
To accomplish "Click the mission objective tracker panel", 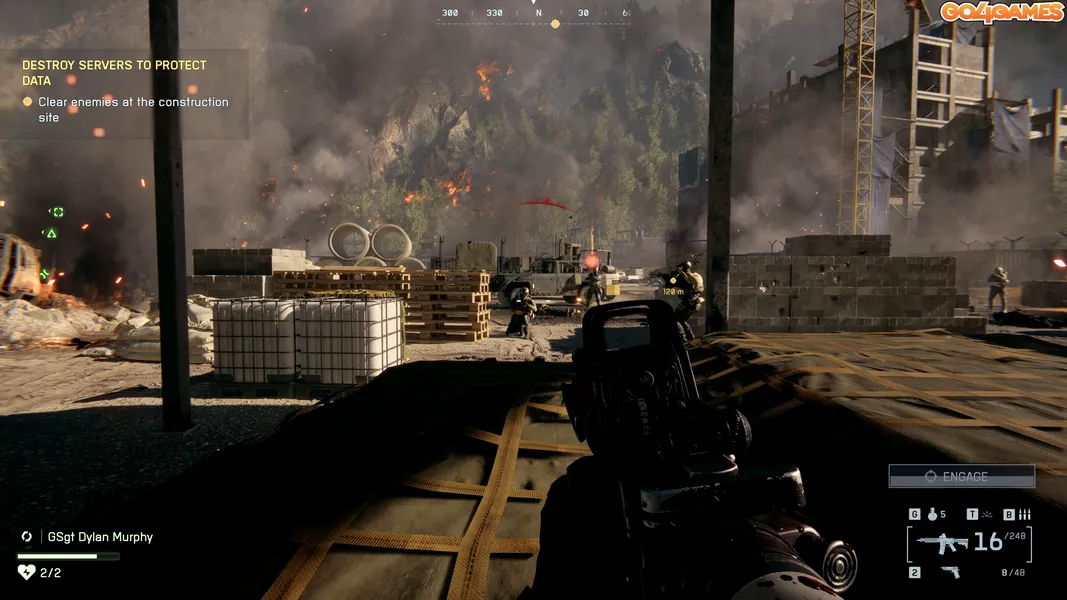I will click(124, 91).
